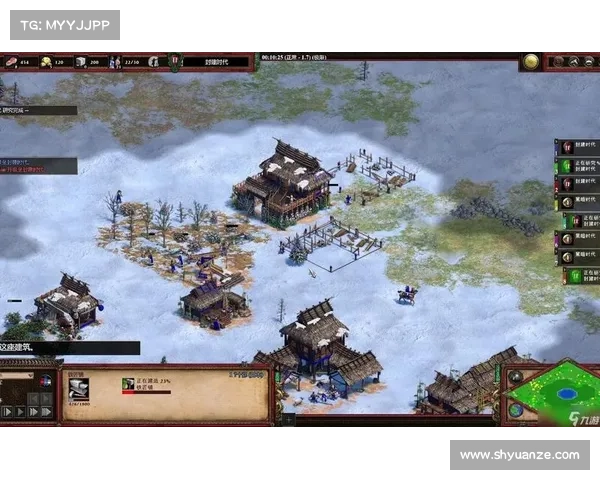The image size is (600, 480).
Task: Open the www.shyuanze.com watermark link
Action: (519, 455)
